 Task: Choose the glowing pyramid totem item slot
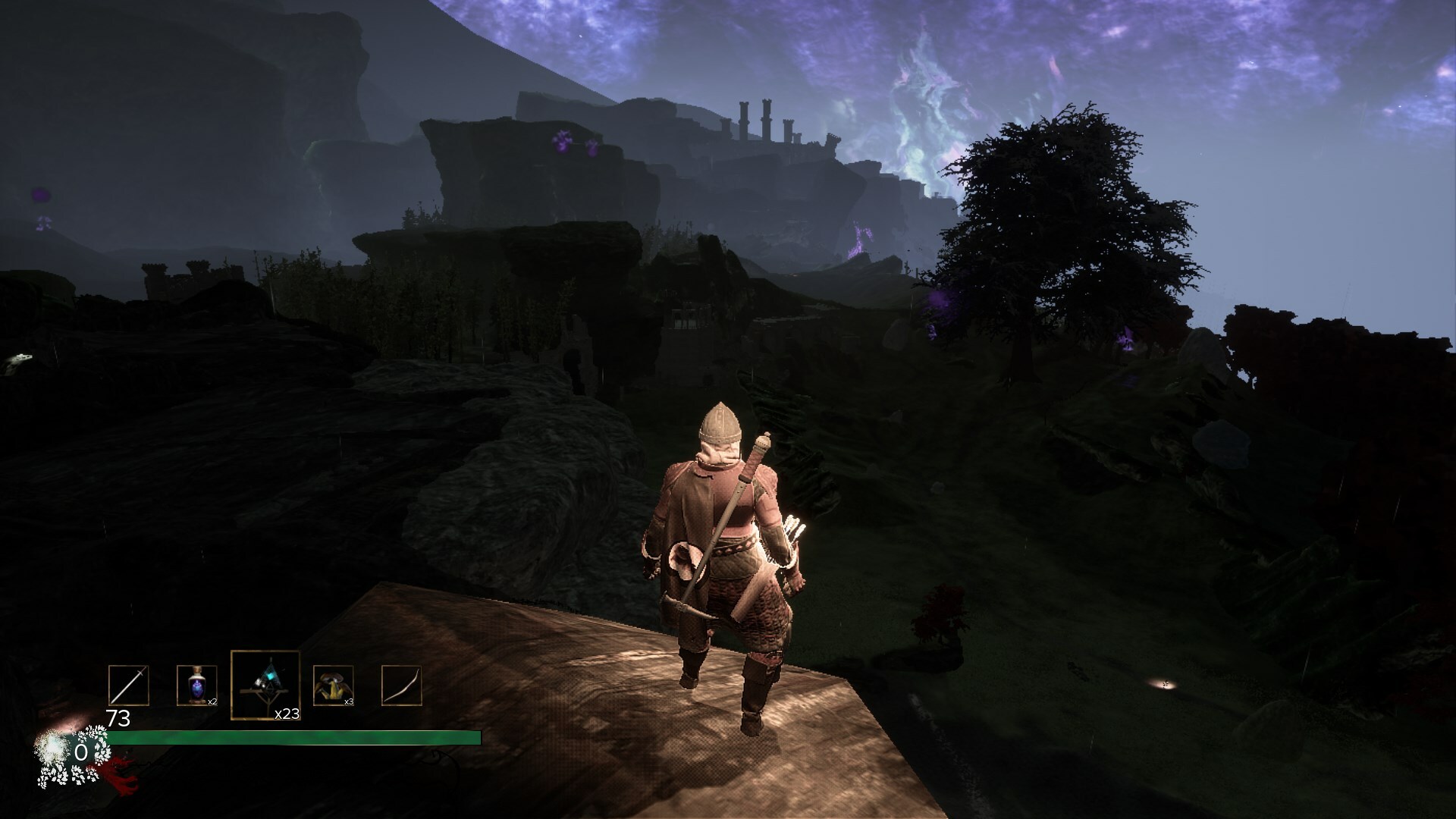pos(265,685)
